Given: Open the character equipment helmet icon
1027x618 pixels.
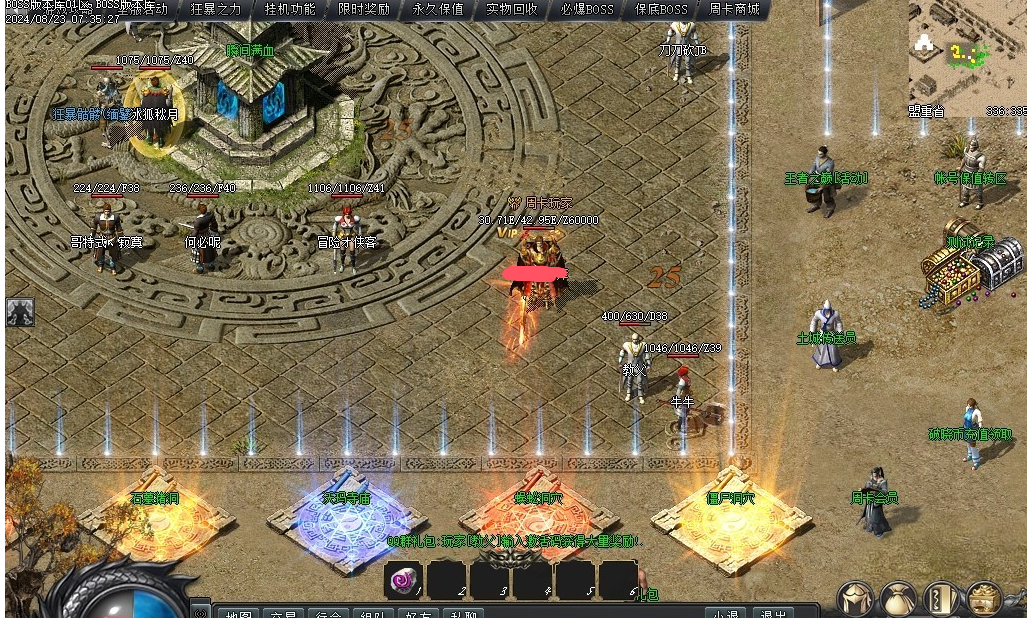Looking at the screenshot, I should click(x=855, y=599).
